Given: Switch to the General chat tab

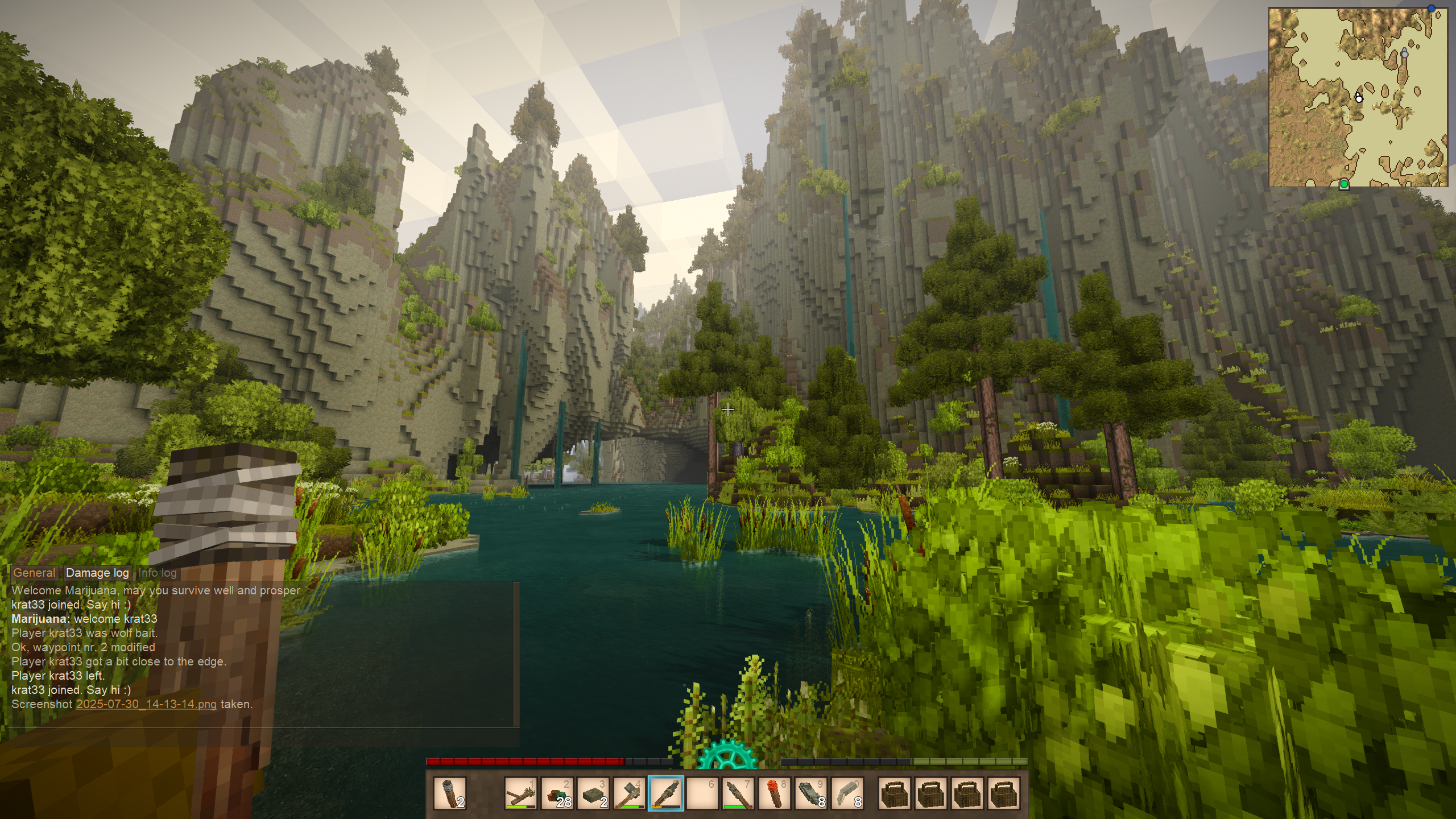Looking at the screenshot, I should click(34, 573).
